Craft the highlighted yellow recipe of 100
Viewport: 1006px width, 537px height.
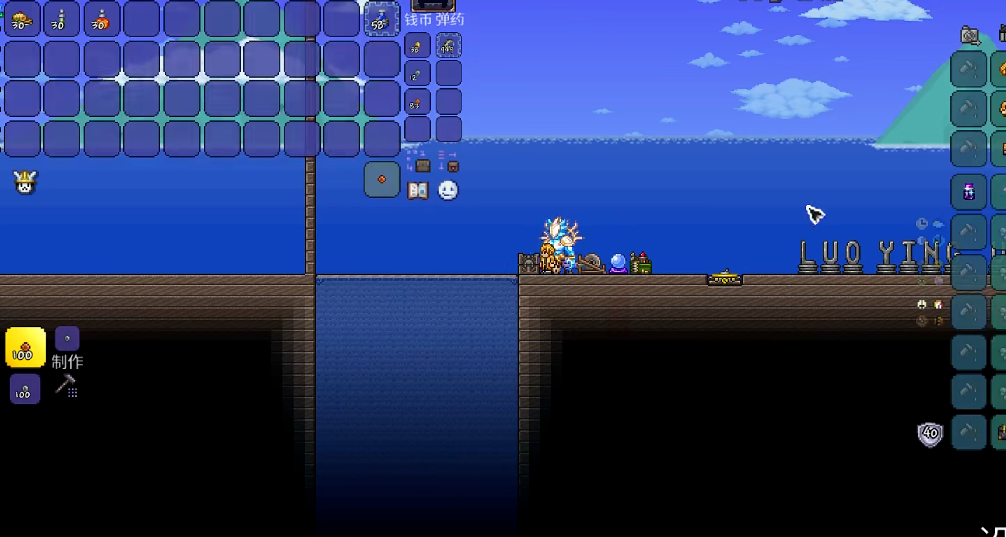point(25,347)
